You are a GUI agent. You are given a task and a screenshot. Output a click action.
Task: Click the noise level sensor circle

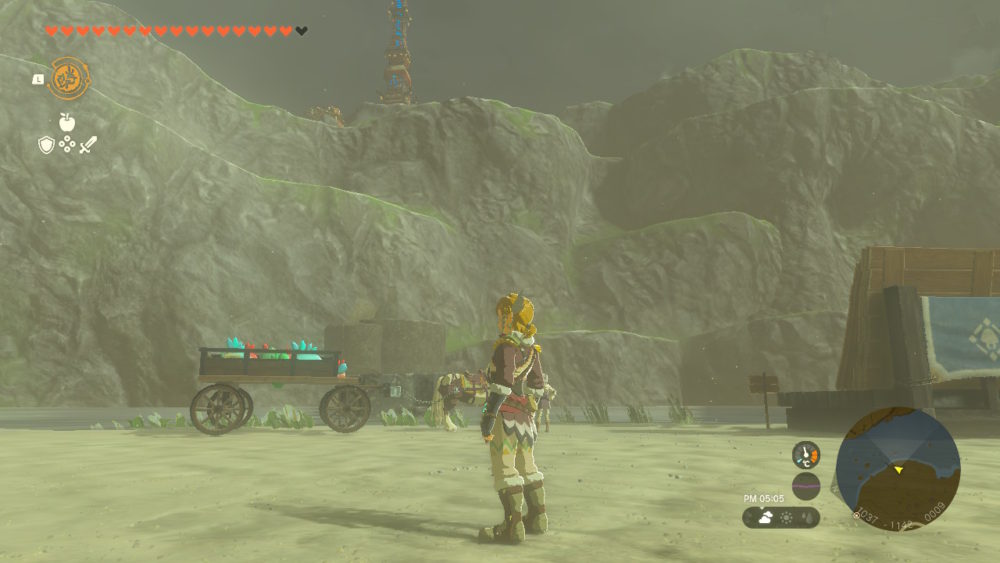[806, 486]
